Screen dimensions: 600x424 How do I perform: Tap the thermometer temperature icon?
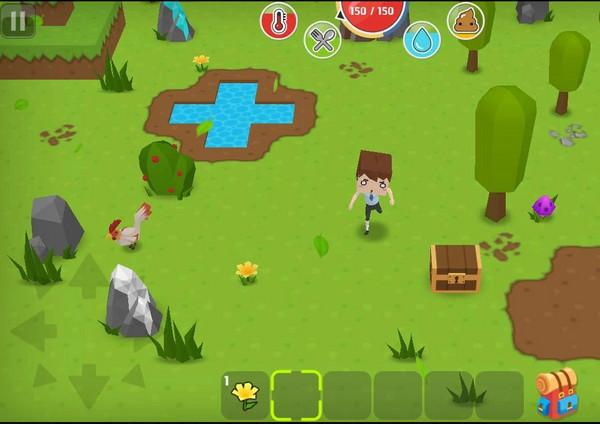pyautogui.click(x=279, y=20)
